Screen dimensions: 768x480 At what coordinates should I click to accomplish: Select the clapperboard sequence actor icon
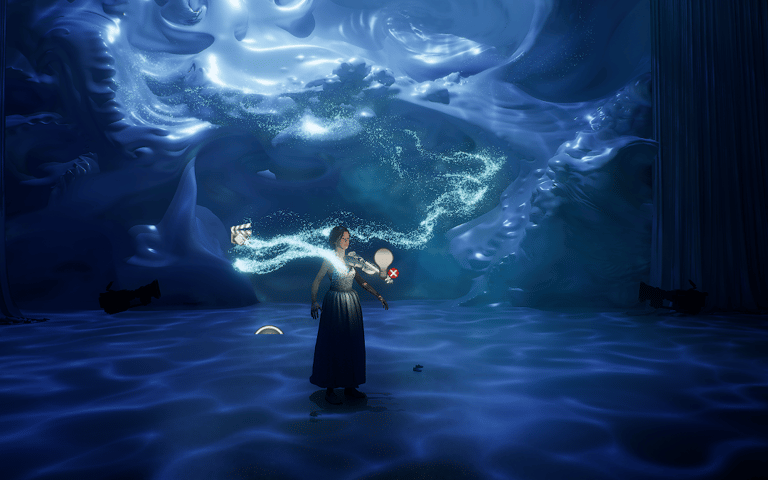(x=240, y=234)
